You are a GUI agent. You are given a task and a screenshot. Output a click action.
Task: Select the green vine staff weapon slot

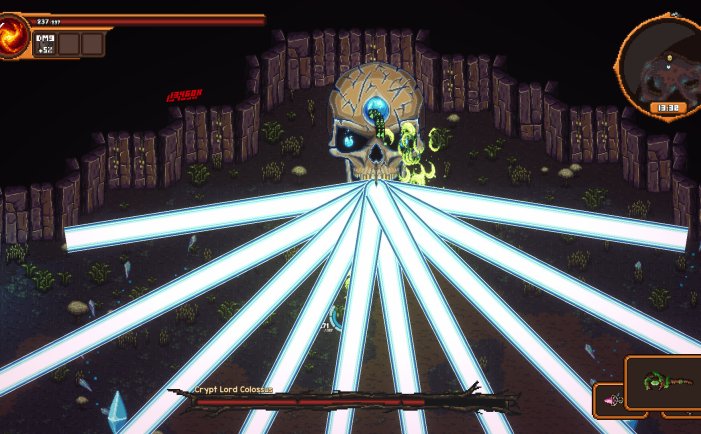click(x=662, y=383)
